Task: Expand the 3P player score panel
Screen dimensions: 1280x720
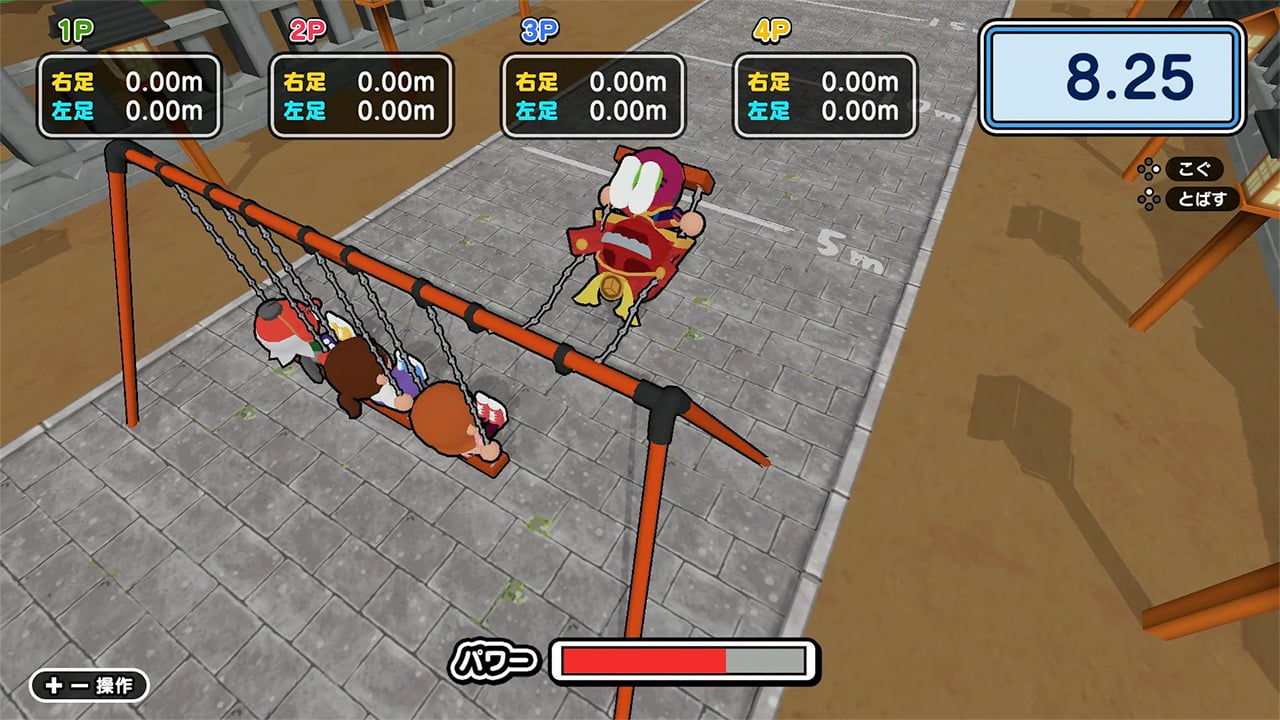Action: [x=593, y=94]
